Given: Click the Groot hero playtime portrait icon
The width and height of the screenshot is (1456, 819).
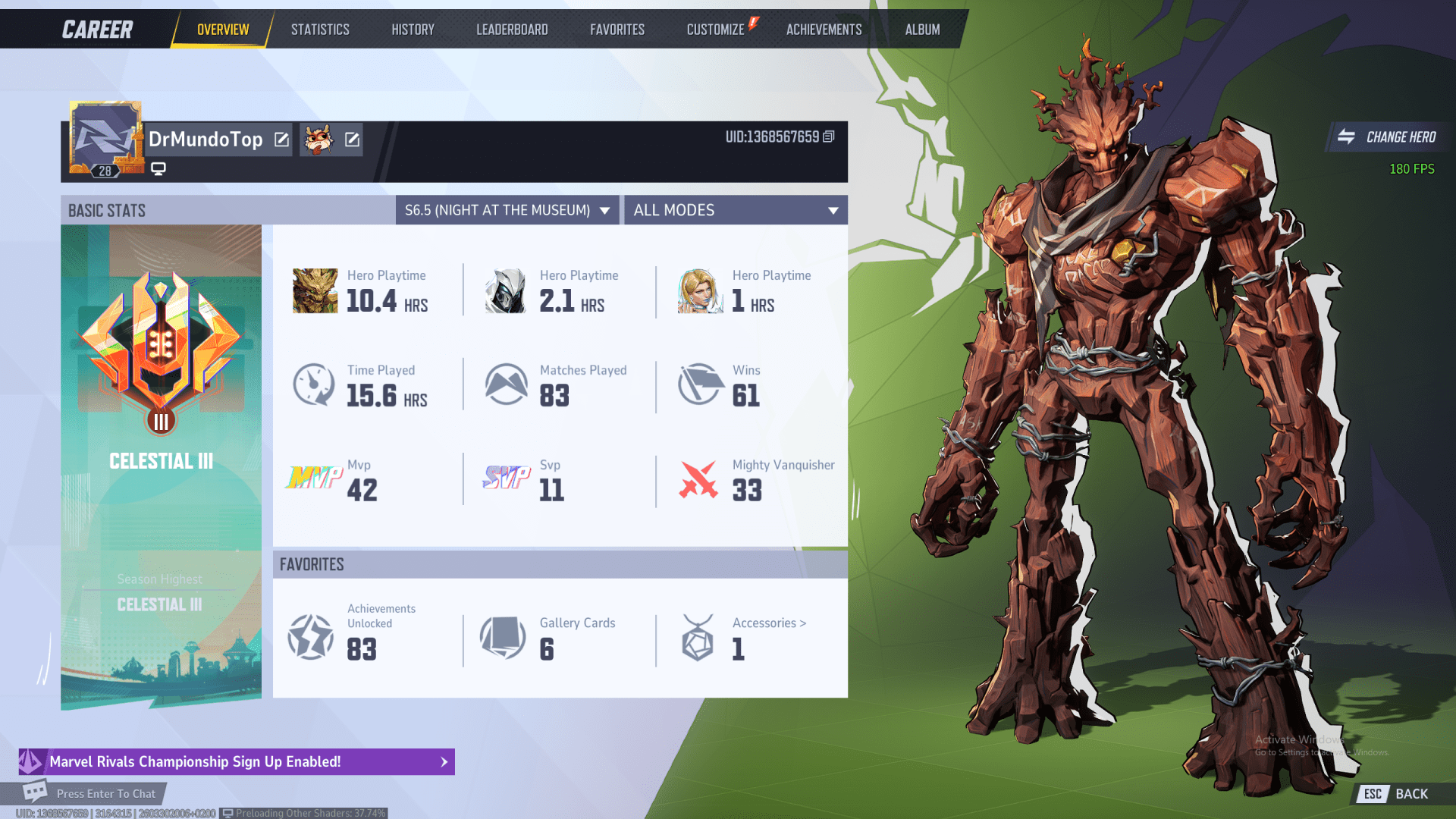Looking at the screenshot, I should click(314, 290).
